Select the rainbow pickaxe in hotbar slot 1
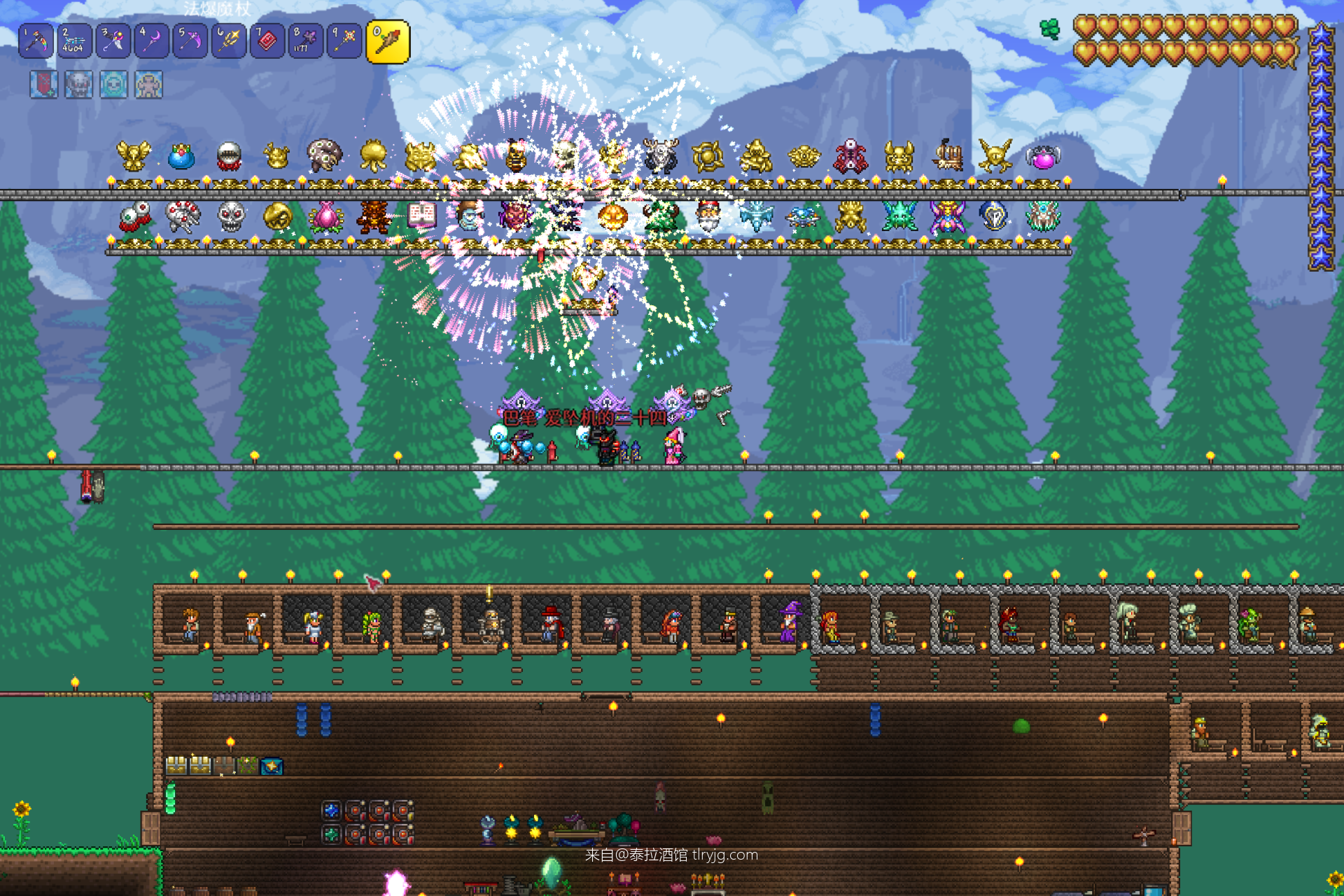Screen dimensions: 1344x896 [x=36, y=41]
